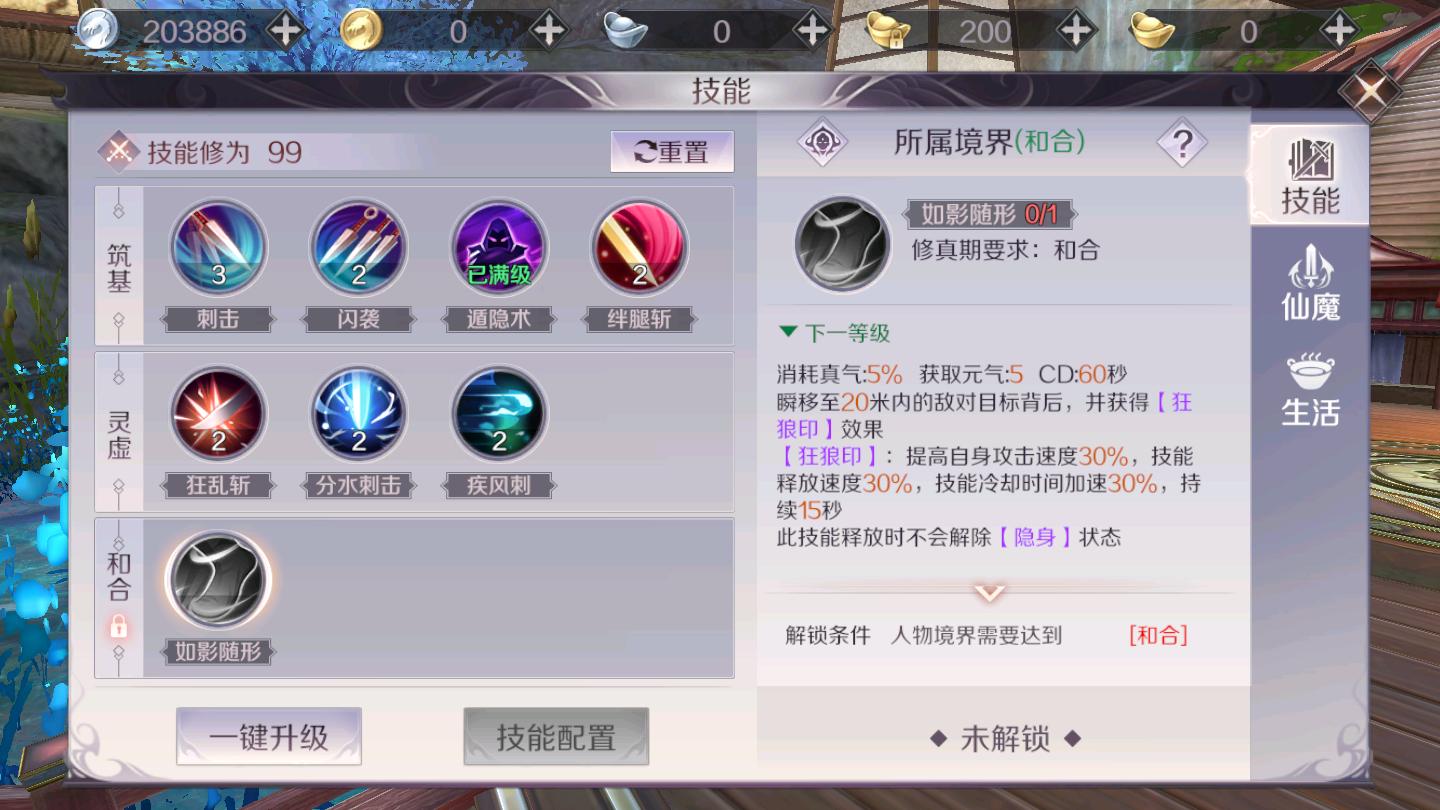
Task: Select the 刺击 skill icon
Action: (x=218, y=245)
